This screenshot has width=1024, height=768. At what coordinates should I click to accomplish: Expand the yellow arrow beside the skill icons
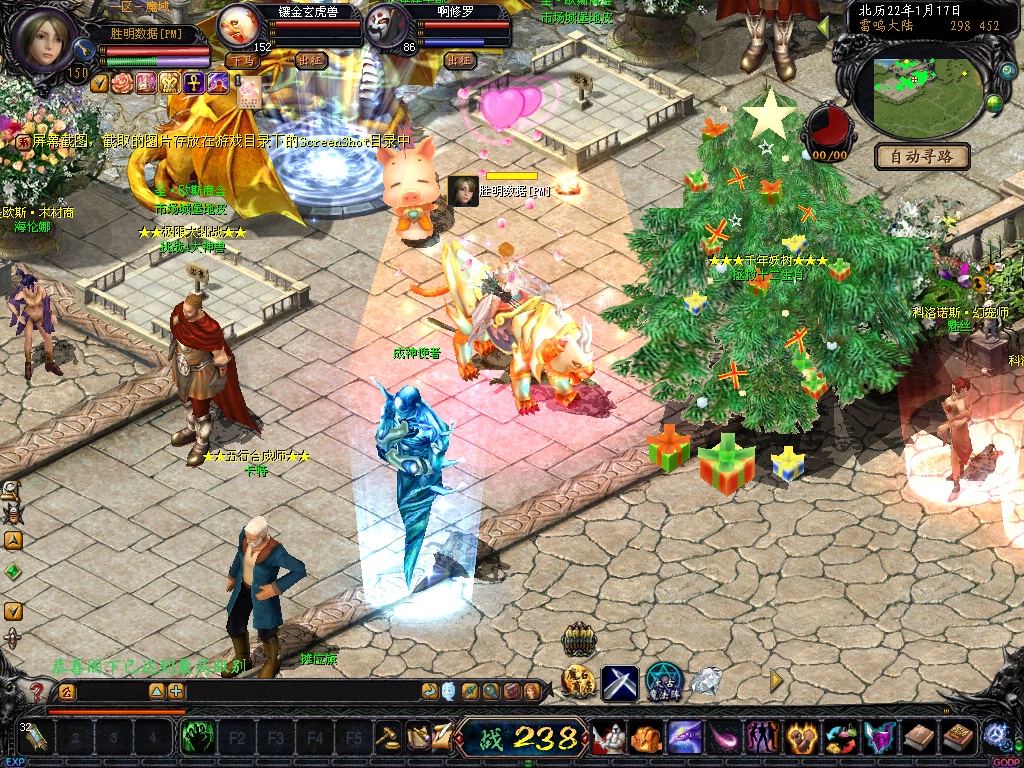(x=775, y=681)
